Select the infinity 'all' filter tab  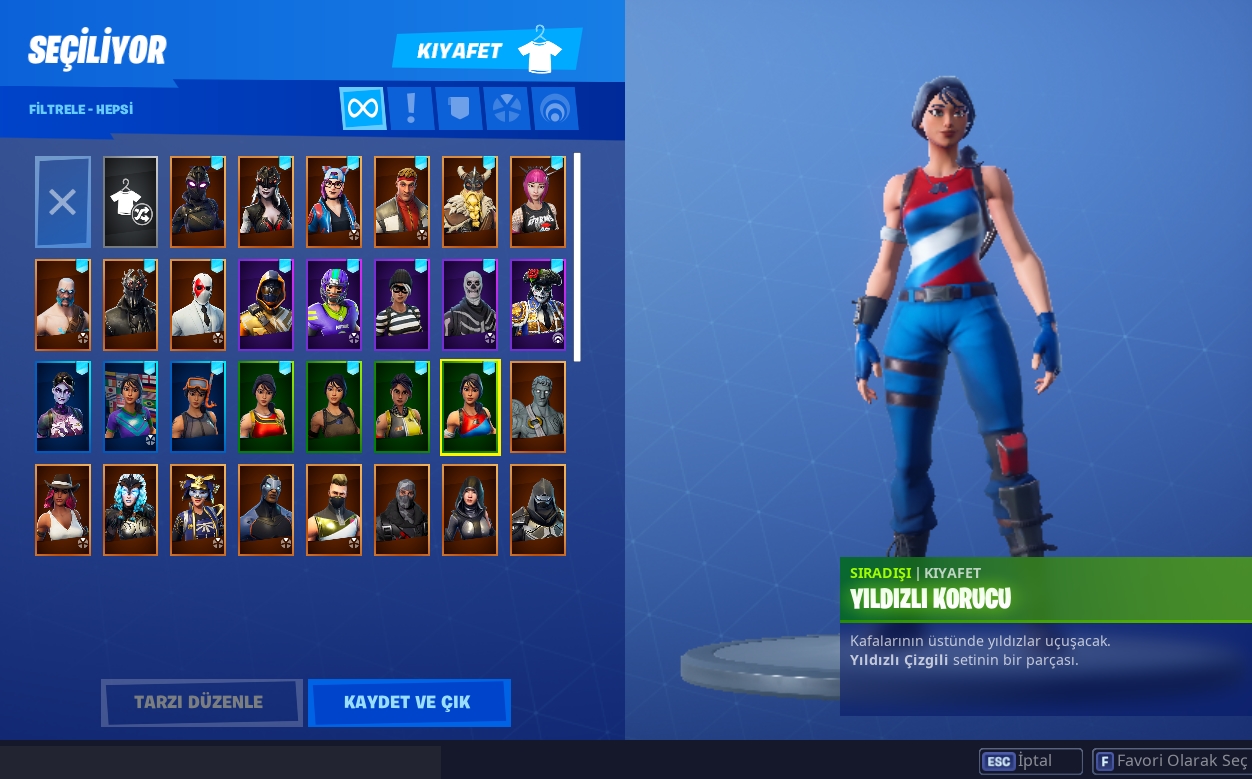[363, 108]
